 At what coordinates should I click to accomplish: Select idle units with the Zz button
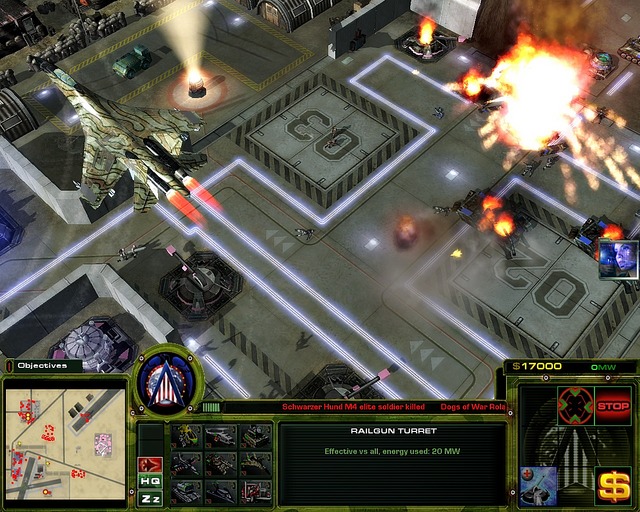click(150, 498)
